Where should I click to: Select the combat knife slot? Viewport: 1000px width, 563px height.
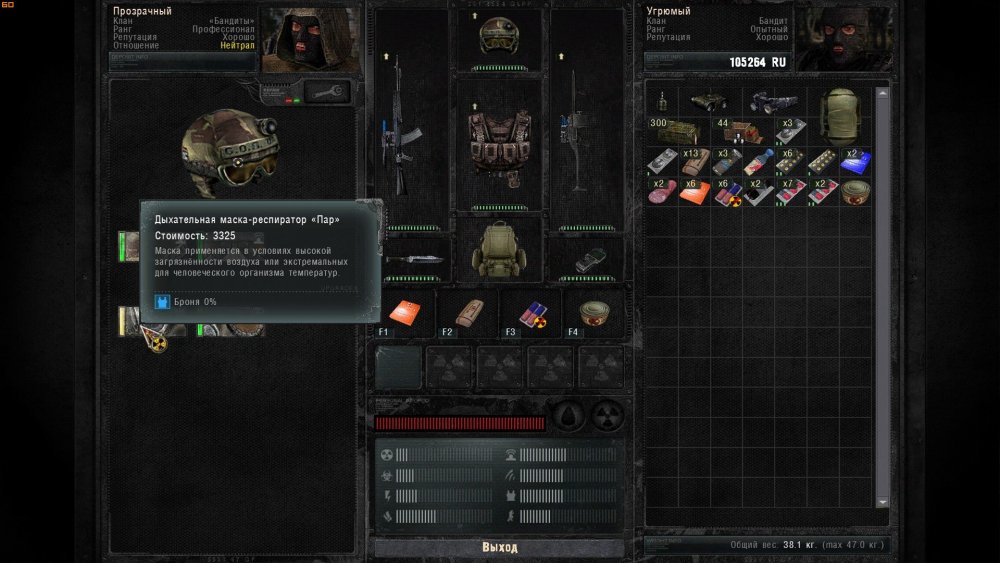(410, 257)
